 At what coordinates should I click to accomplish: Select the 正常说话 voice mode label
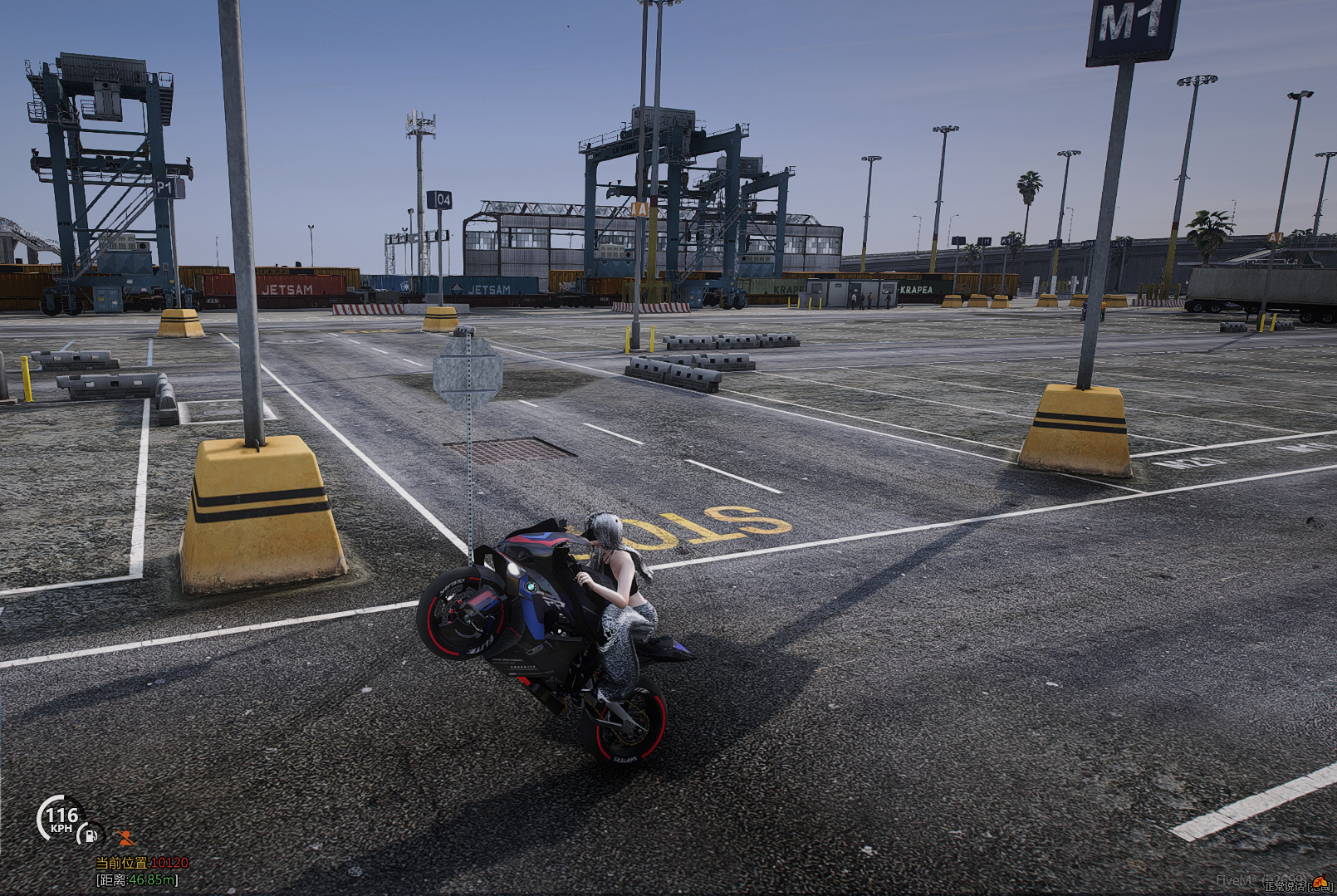(x=1285, y=888)
